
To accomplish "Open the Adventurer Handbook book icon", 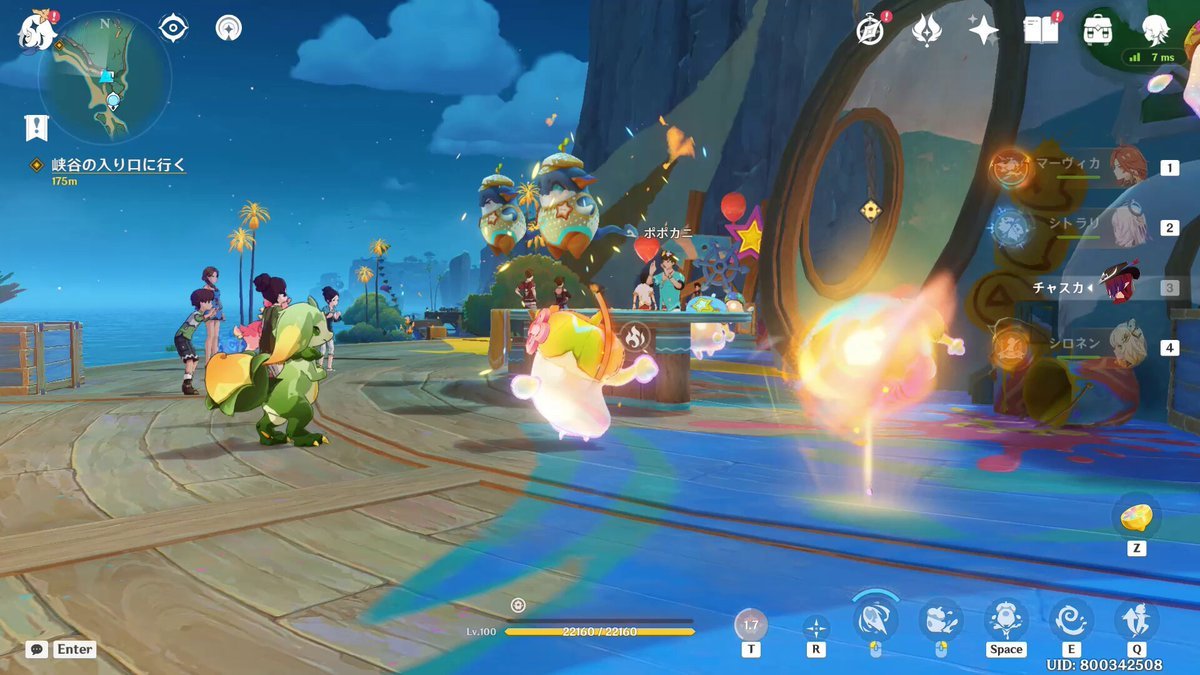I will pyautogui.click(x=1041, y=30).
